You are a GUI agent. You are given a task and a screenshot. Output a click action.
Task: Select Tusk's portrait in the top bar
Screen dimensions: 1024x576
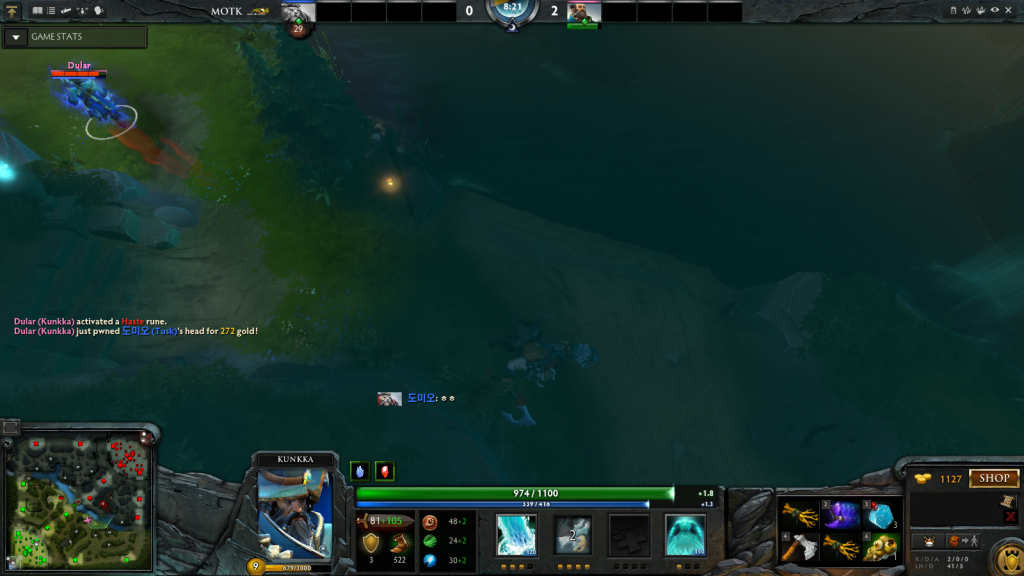[298, 11]
